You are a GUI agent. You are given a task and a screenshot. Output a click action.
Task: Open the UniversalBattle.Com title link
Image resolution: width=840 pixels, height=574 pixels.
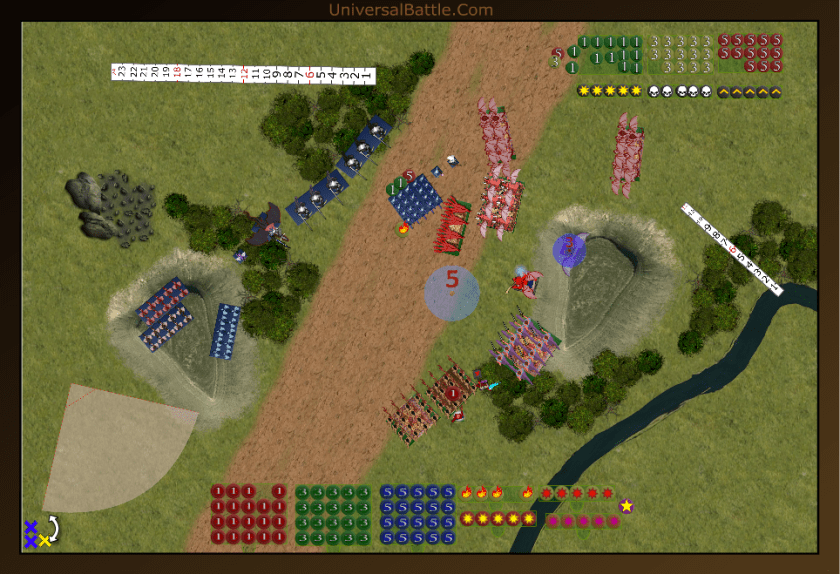(411, 10)
